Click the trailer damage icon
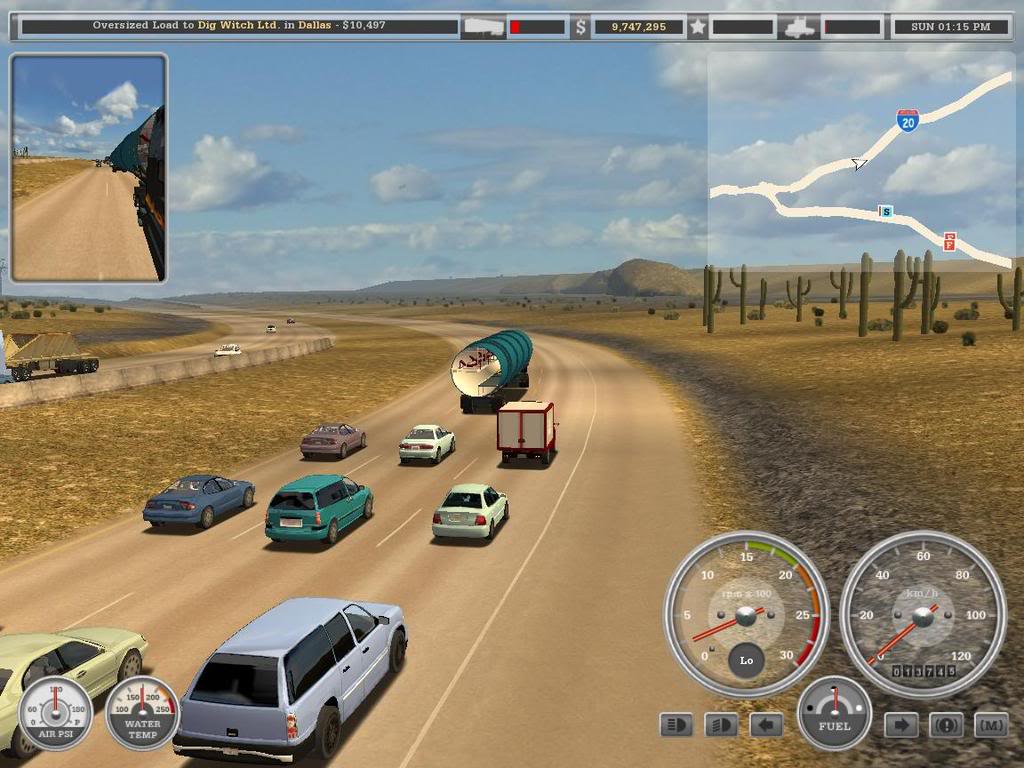 pos(483,27)
